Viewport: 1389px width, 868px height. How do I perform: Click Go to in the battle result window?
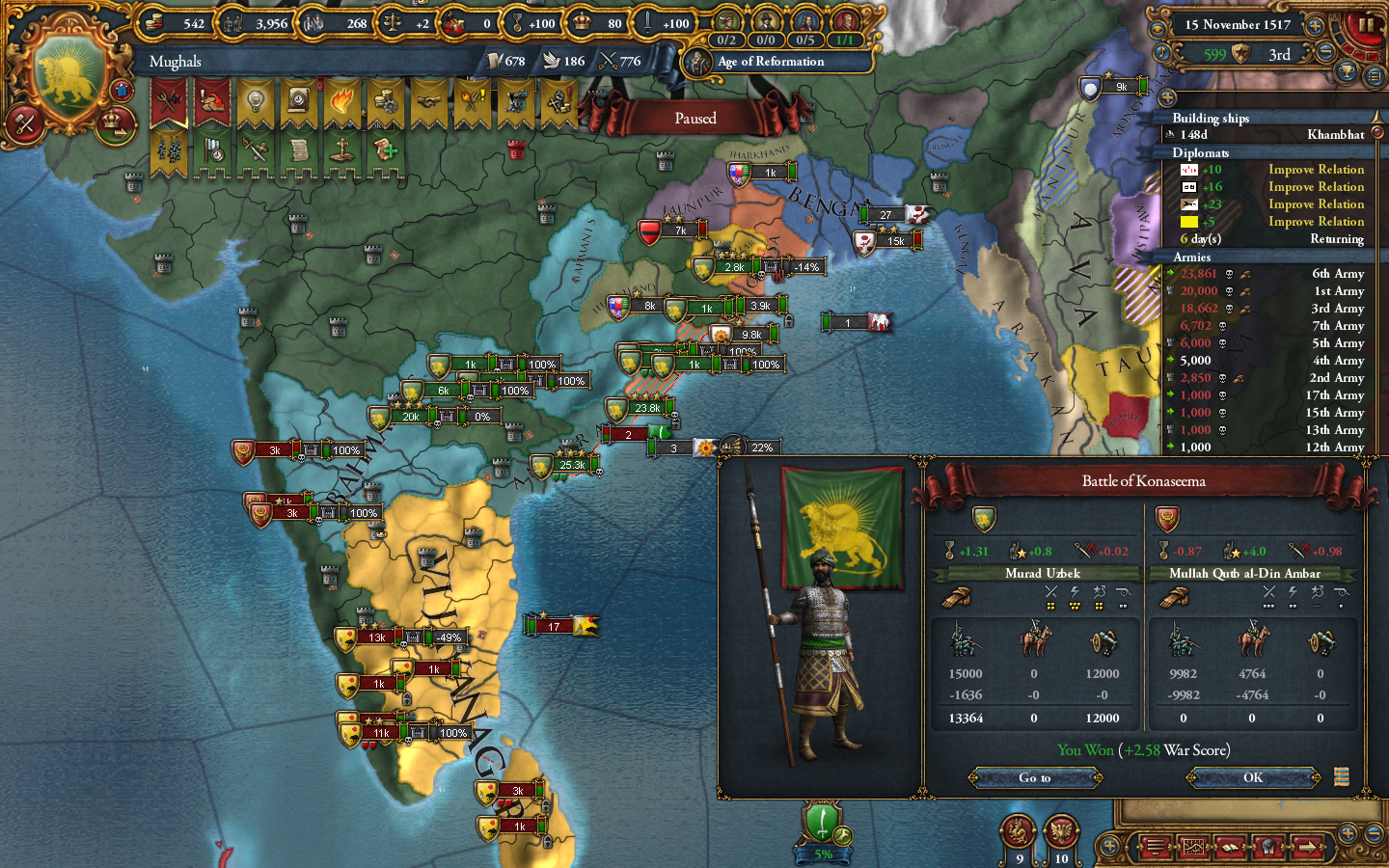click(1034, 777)
